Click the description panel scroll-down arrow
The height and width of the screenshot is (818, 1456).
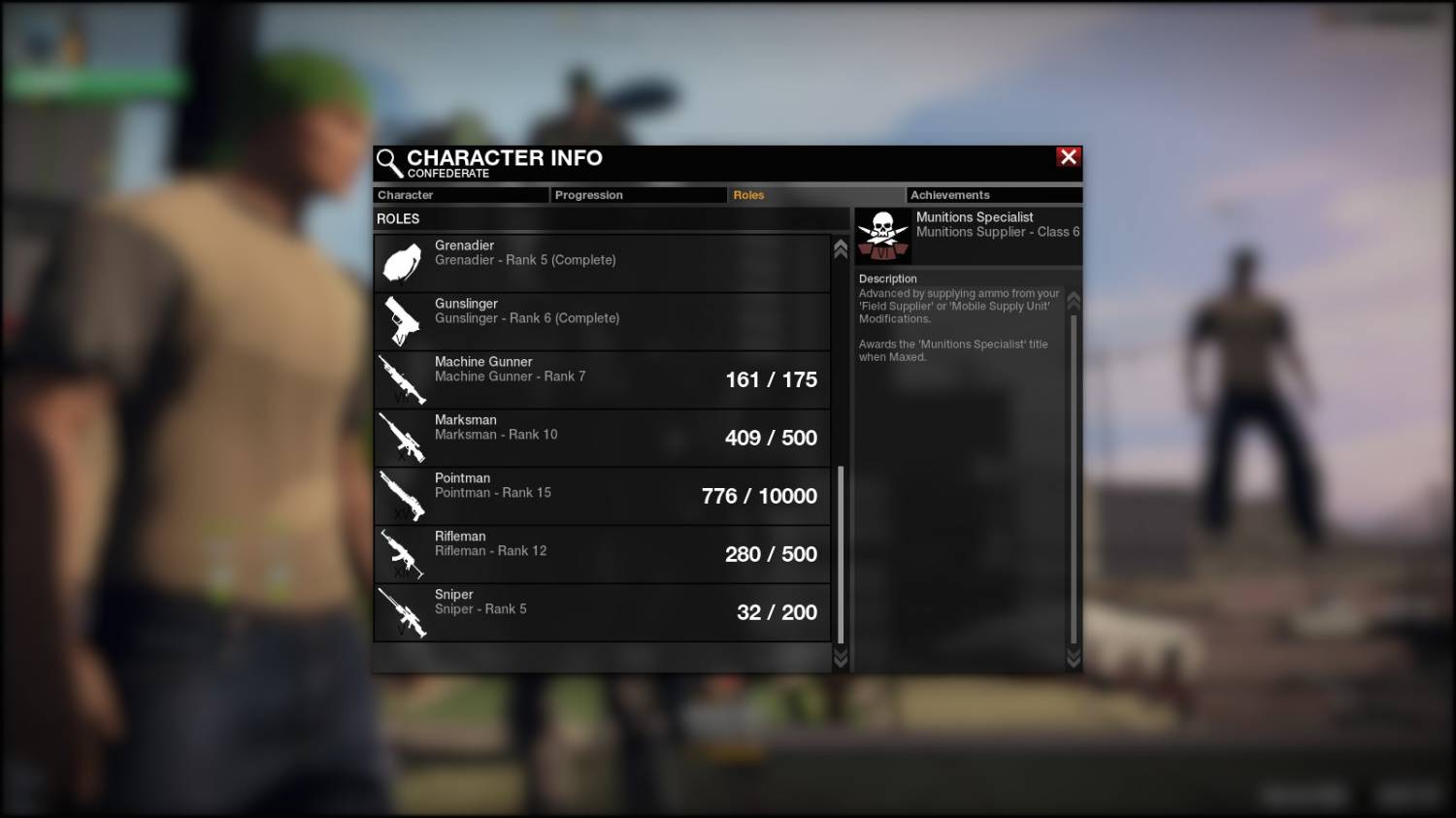click(1074, 659)
